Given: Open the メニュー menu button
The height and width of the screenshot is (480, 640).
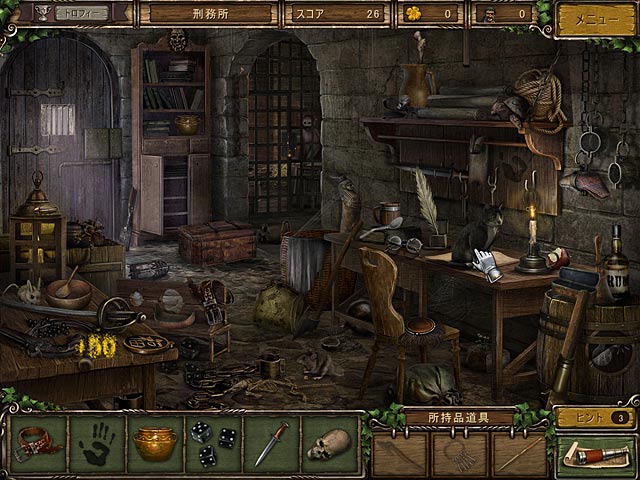Looking at the screenshot, I should coord(594,19).
